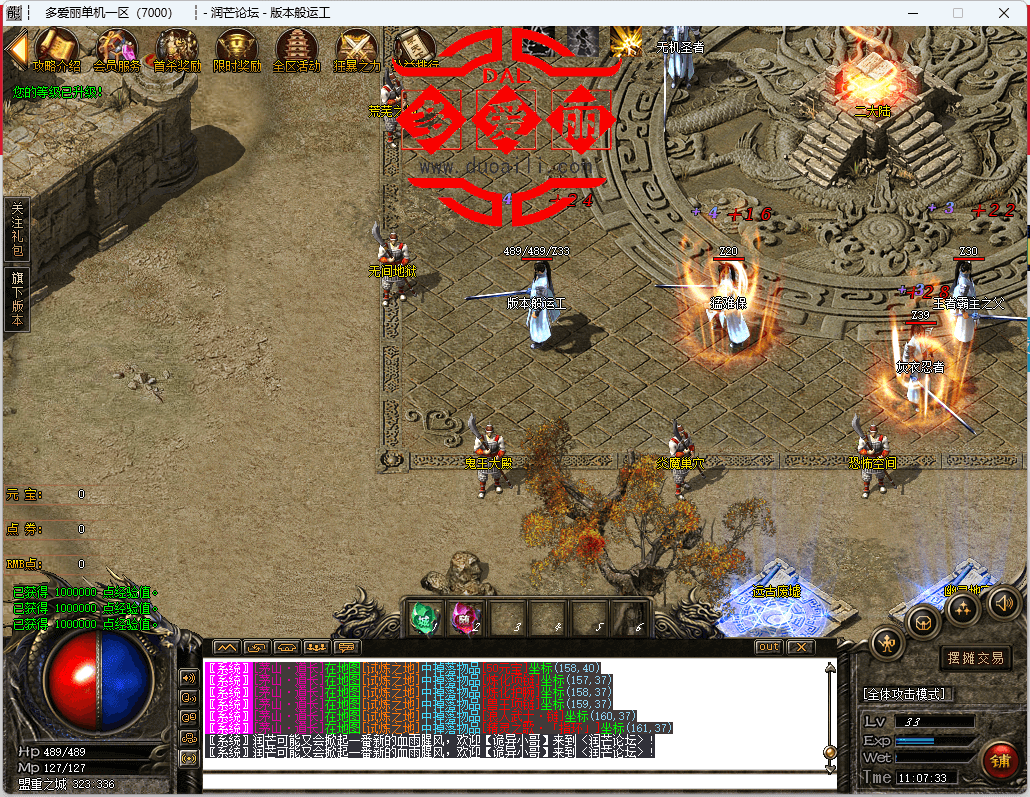The height and width of the screenshot is (797, 1030).
Task: Close the chat panel with the X button
Action: point(800,647)
